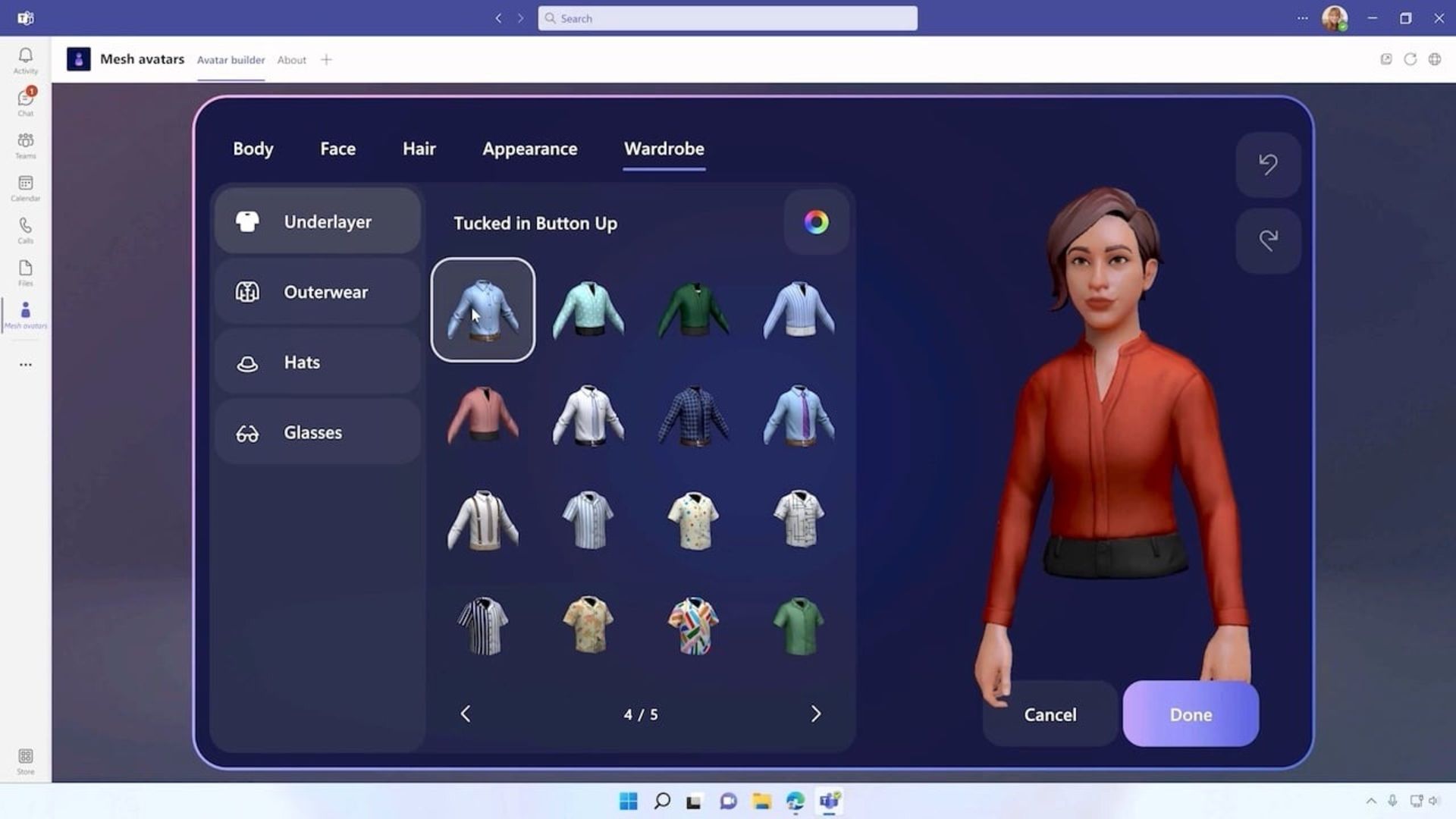
Task: Confirm changes with the Done button
Action: coord(1190,714)
